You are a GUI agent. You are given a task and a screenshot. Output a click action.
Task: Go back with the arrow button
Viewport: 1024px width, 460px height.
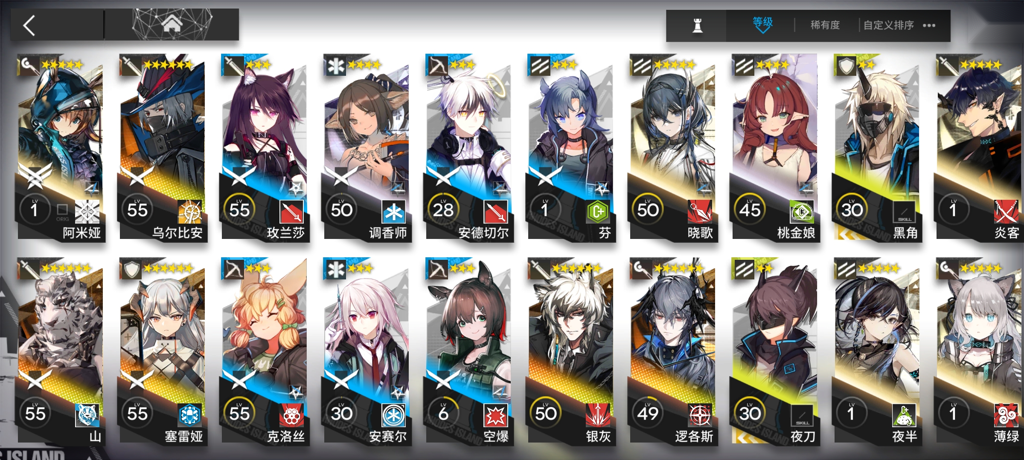(x=30, y=25)
